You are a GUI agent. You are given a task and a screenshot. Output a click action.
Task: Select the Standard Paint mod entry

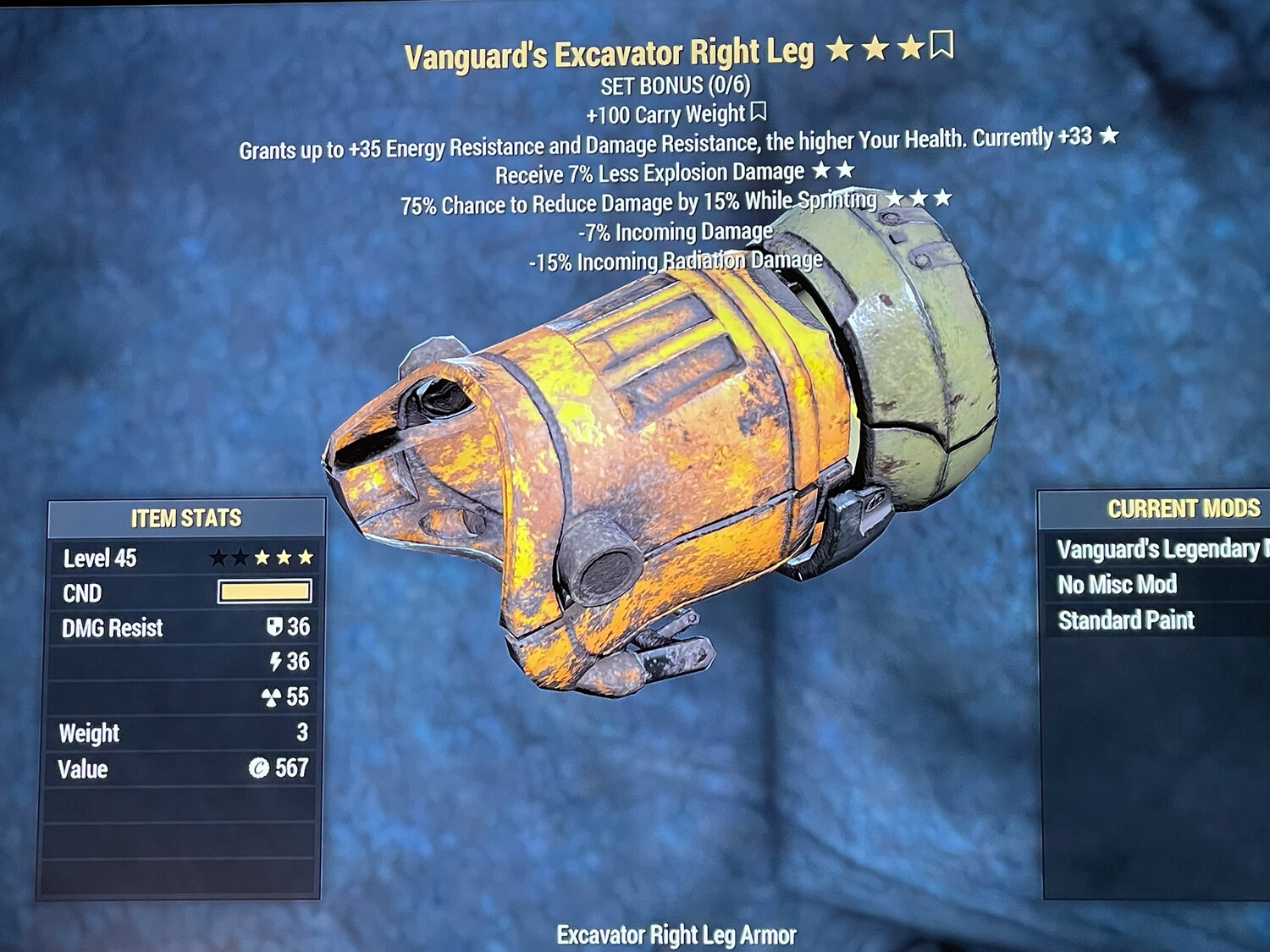1128,619
